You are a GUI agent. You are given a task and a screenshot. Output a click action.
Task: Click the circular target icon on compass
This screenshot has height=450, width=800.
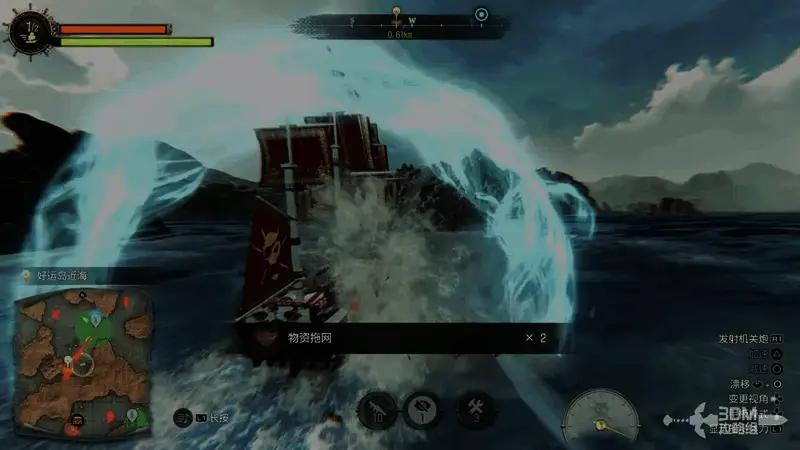click(481, 15)
